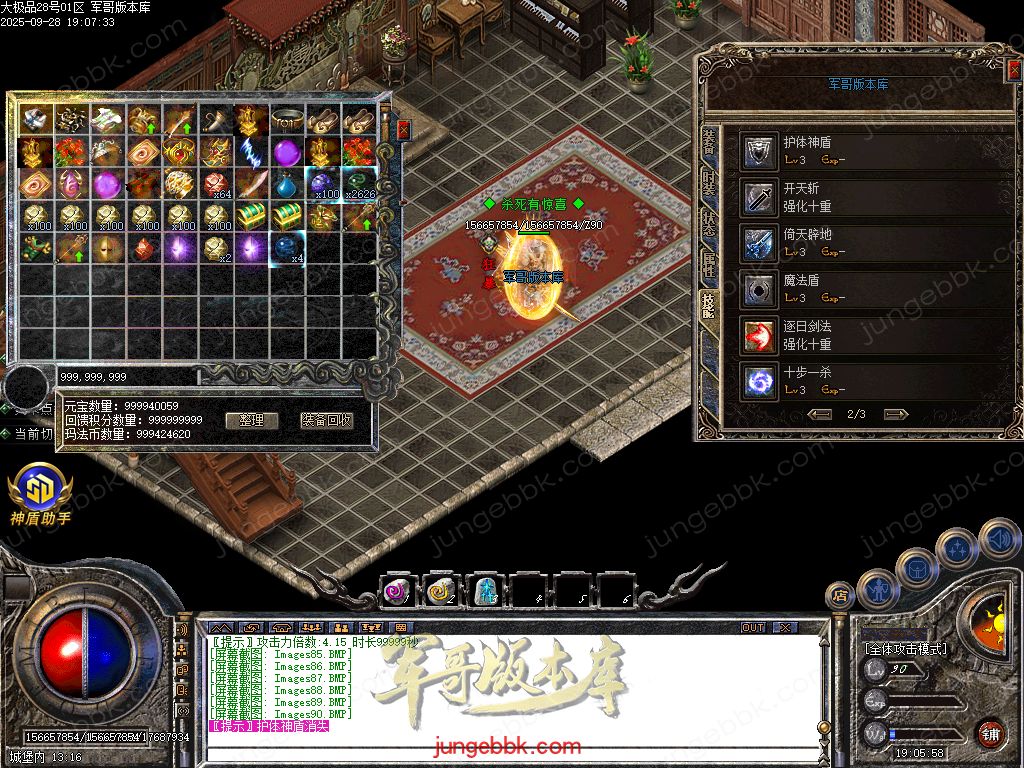Go to the previous skill page
This screenshot has height=768, width=1024.
click(820, 414)
